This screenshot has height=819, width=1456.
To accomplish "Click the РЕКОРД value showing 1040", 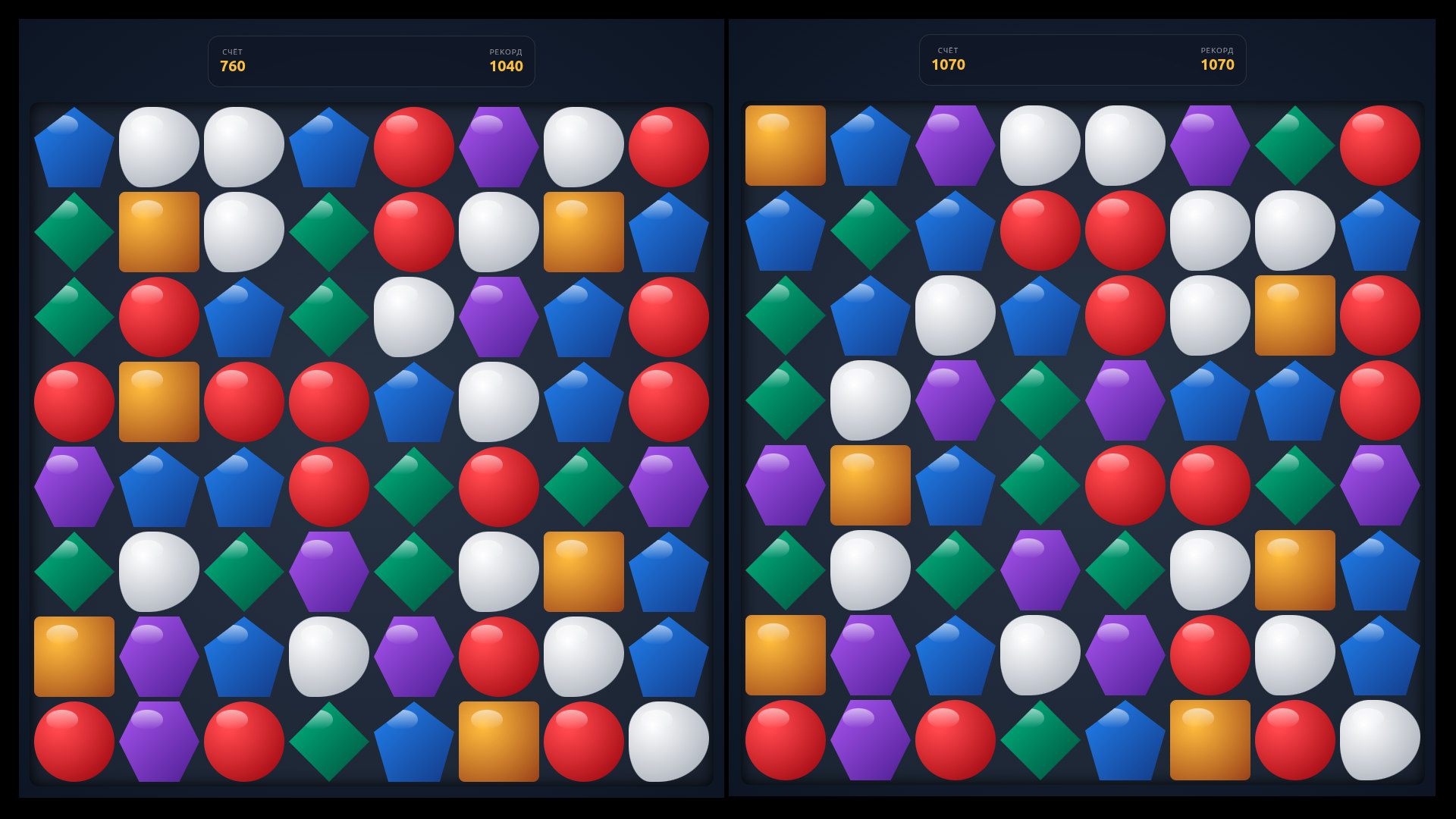I will tap(505, 67).
